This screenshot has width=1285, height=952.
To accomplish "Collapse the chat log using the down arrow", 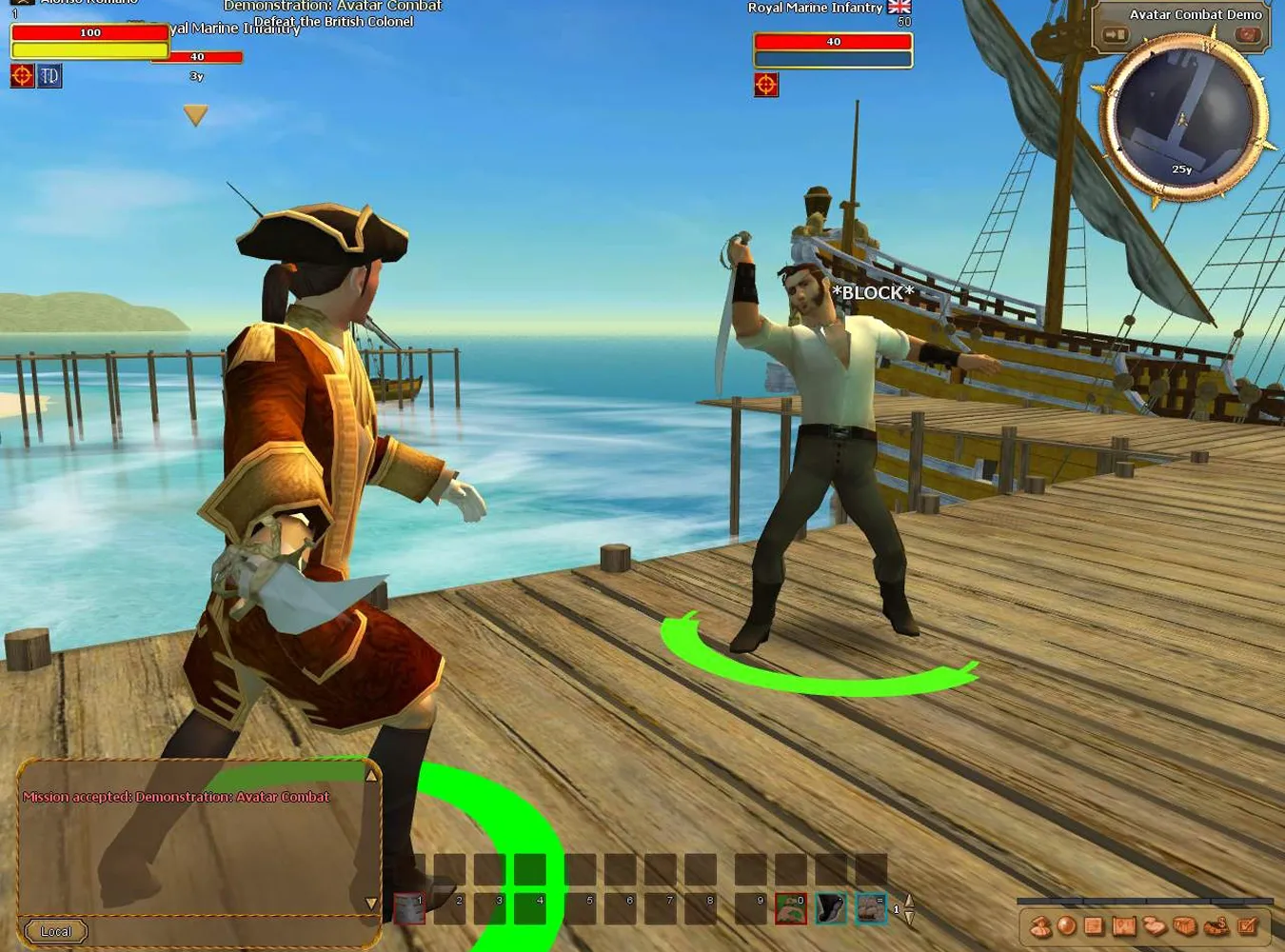I will pos(370,901).
